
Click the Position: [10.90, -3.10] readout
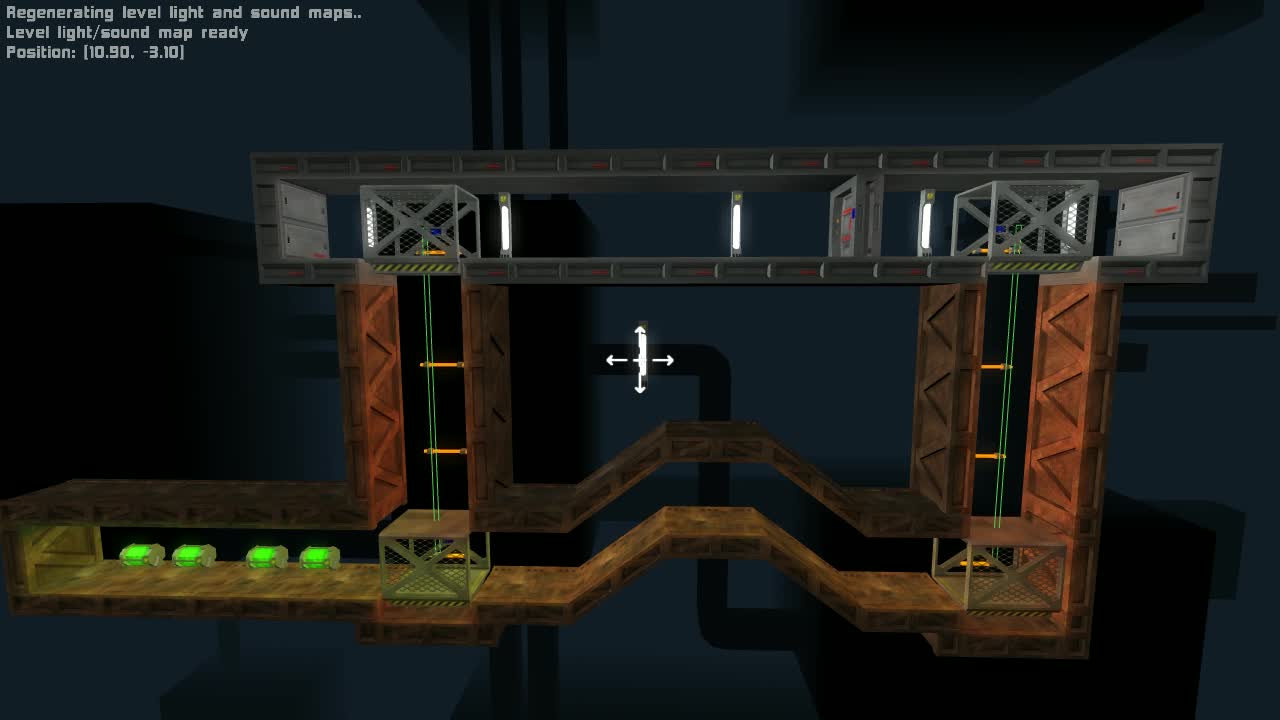[95, 51]
